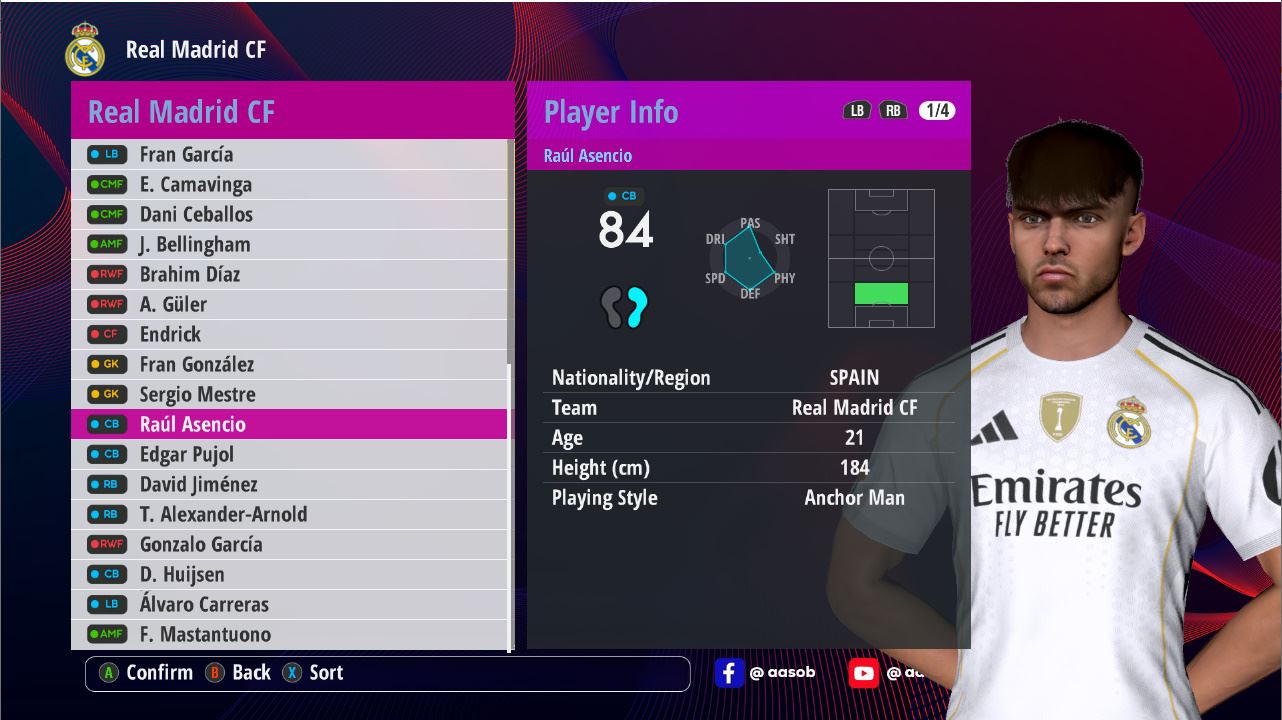Select F. Mastantuono's row
The height and width of the screenshot is (720, 1282).
point(290,634)
